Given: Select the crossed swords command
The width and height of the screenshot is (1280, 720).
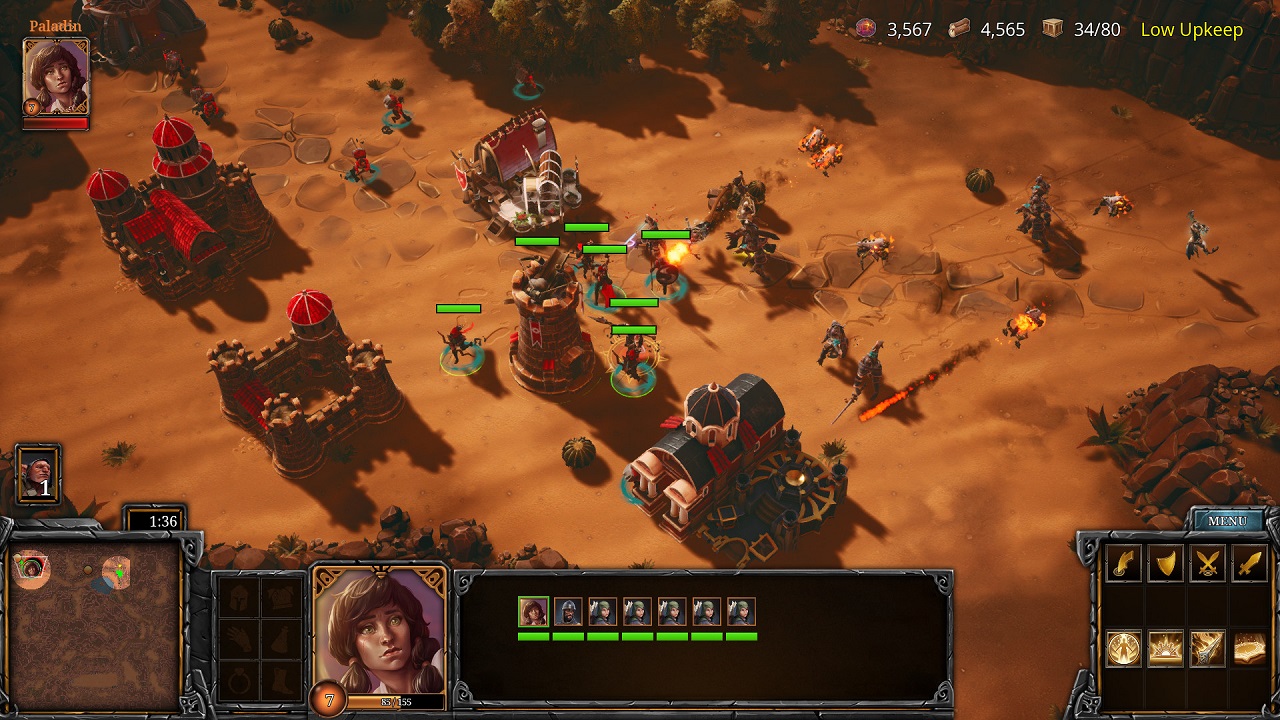Looking at the screenshot, I should (1208, 564).
